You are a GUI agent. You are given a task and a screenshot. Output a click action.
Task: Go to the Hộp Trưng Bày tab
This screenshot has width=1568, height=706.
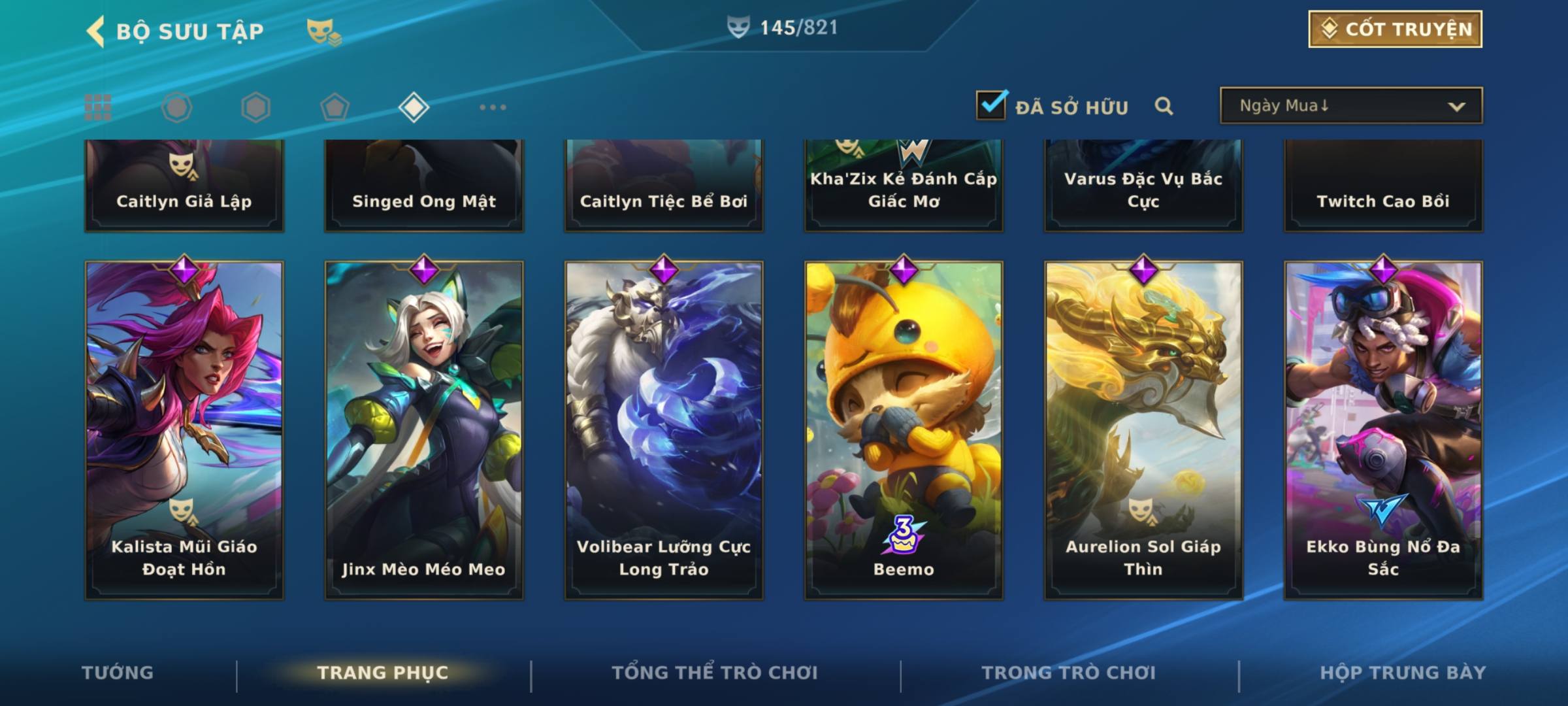click(1403, 673)
